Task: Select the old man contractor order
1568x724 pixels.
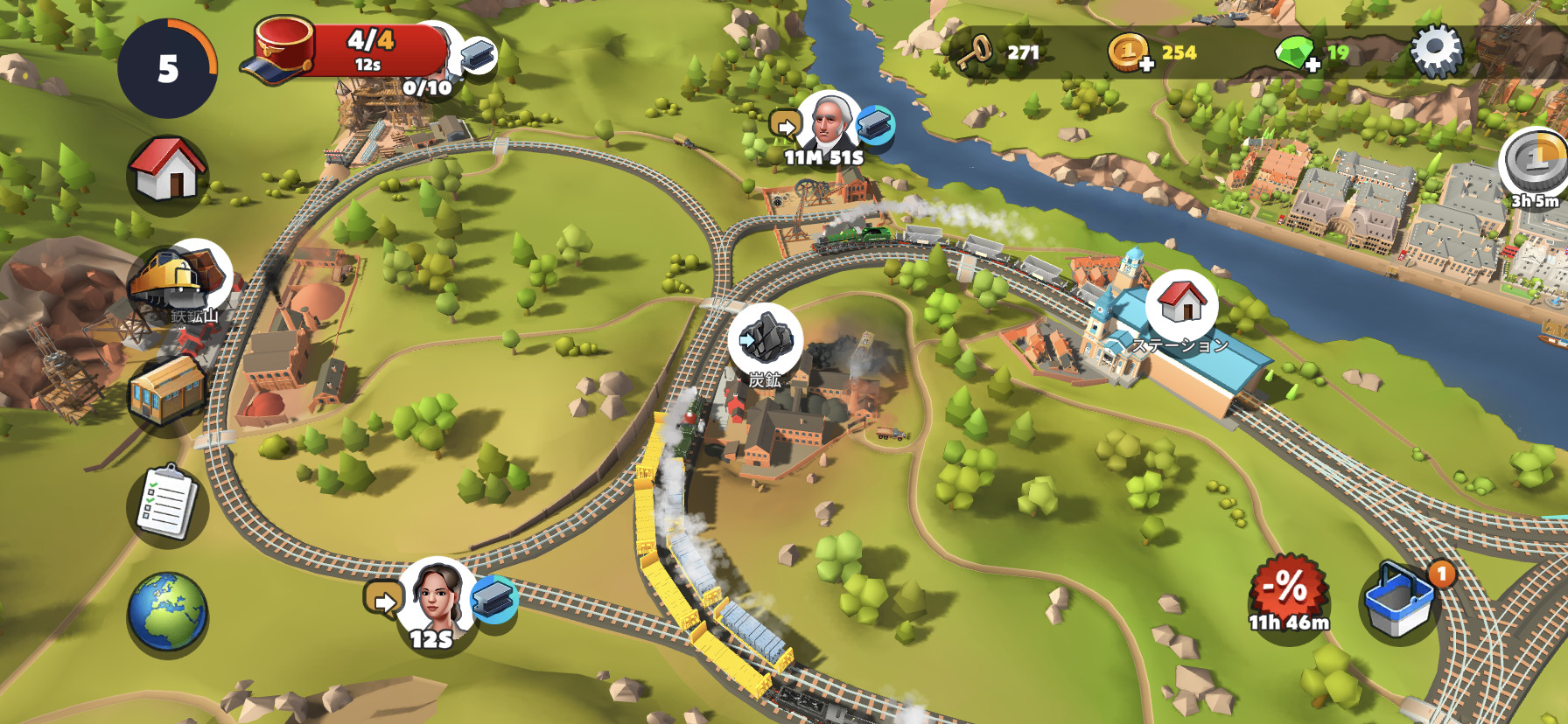Action: (x=827, y=123)
